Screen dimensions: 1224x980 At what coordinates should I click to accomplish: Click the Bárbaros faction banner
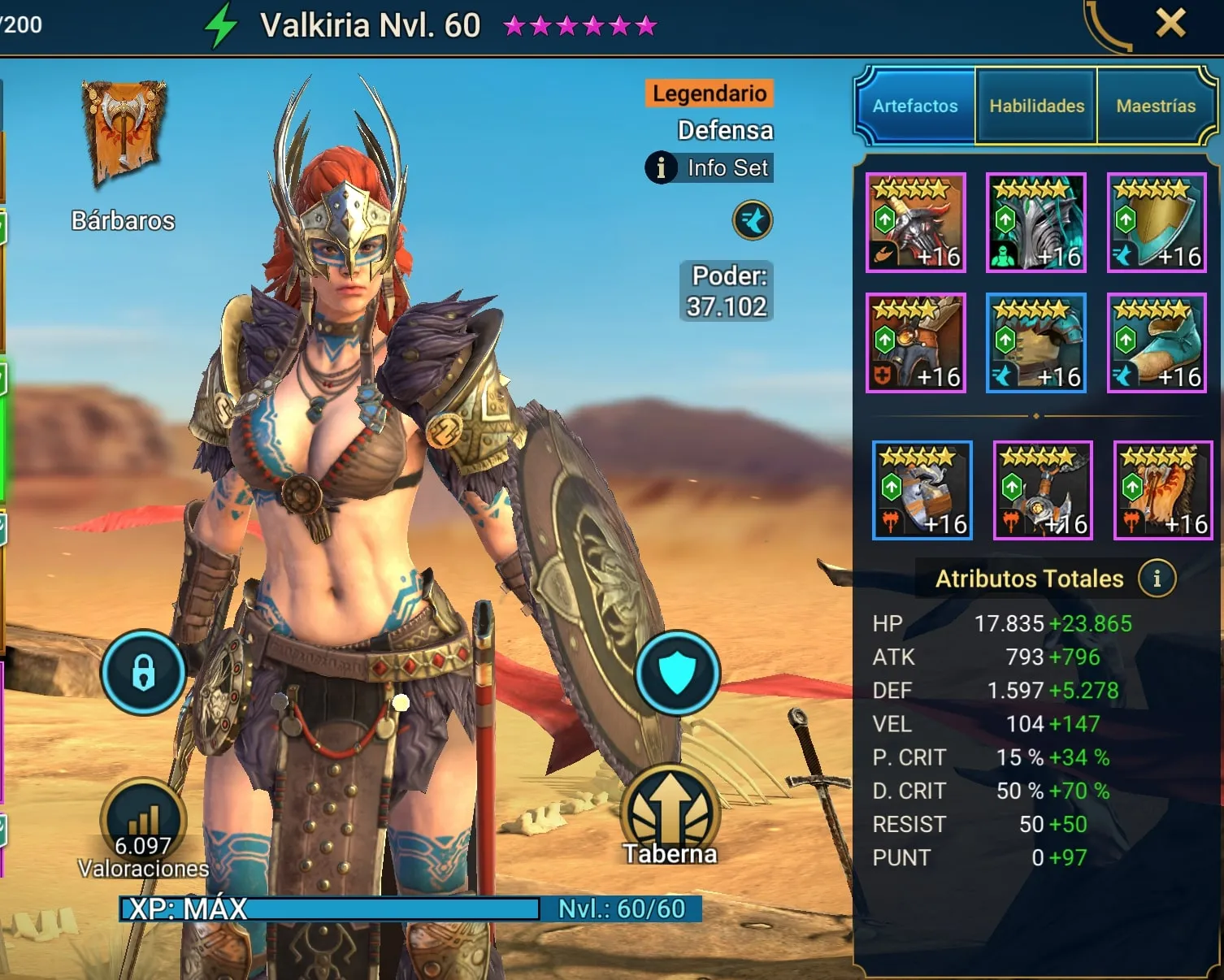124,134
